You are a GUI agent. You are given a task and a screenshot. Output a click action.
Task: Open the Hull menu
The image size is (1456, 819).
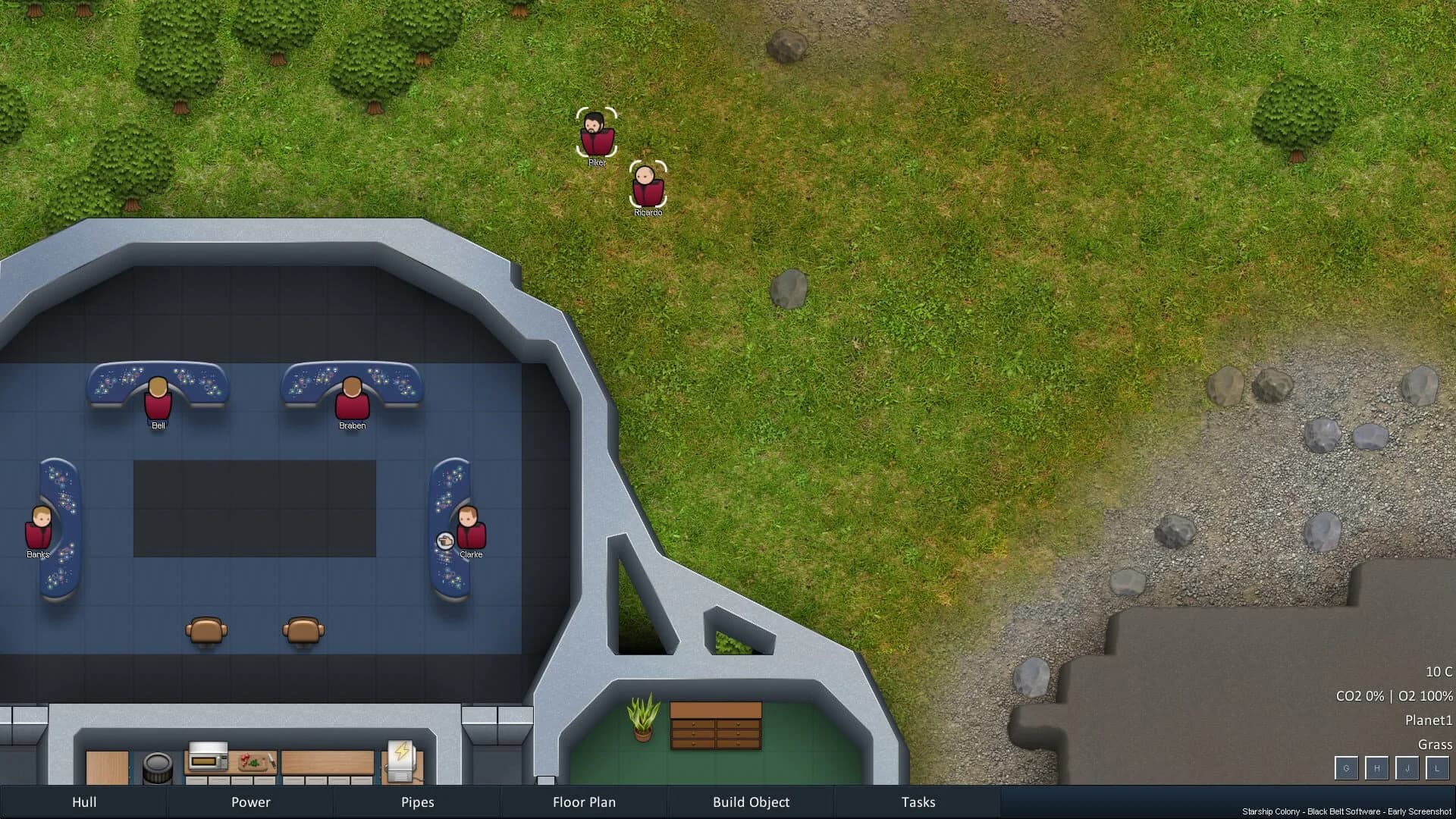pos(84,802)
